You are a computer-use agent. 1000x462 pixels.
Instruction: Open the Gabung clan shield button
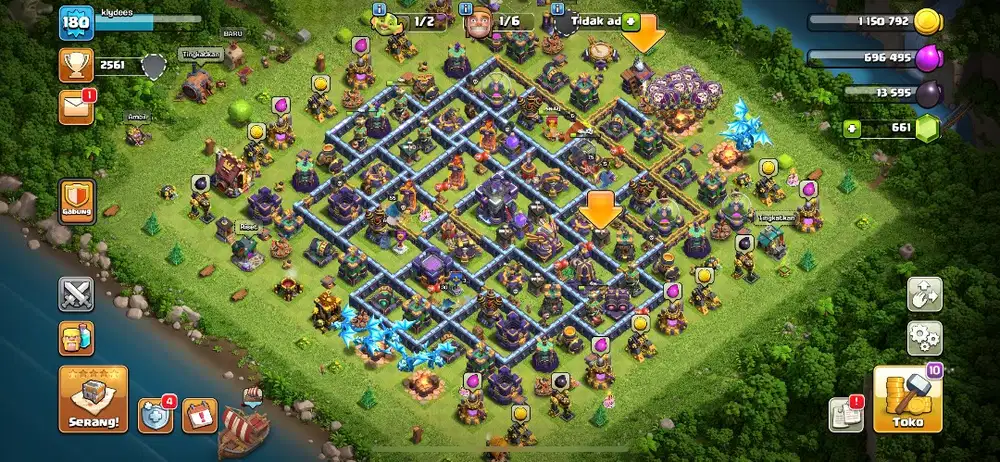coord(77,201)
